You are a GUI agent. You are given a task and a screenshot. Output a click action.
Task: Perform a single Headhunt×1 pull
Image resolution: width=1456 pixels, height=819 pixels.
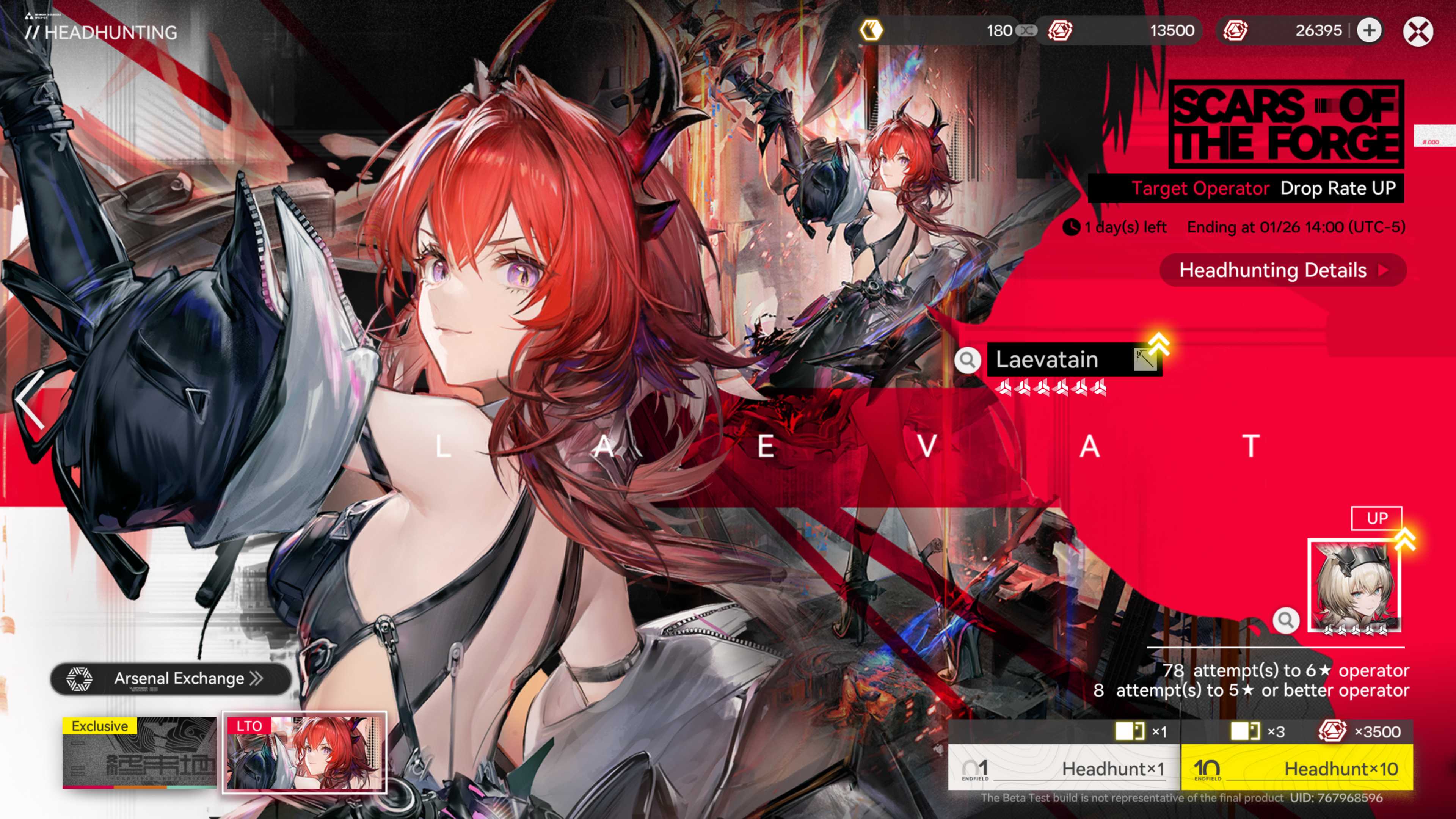point(1064,767)
